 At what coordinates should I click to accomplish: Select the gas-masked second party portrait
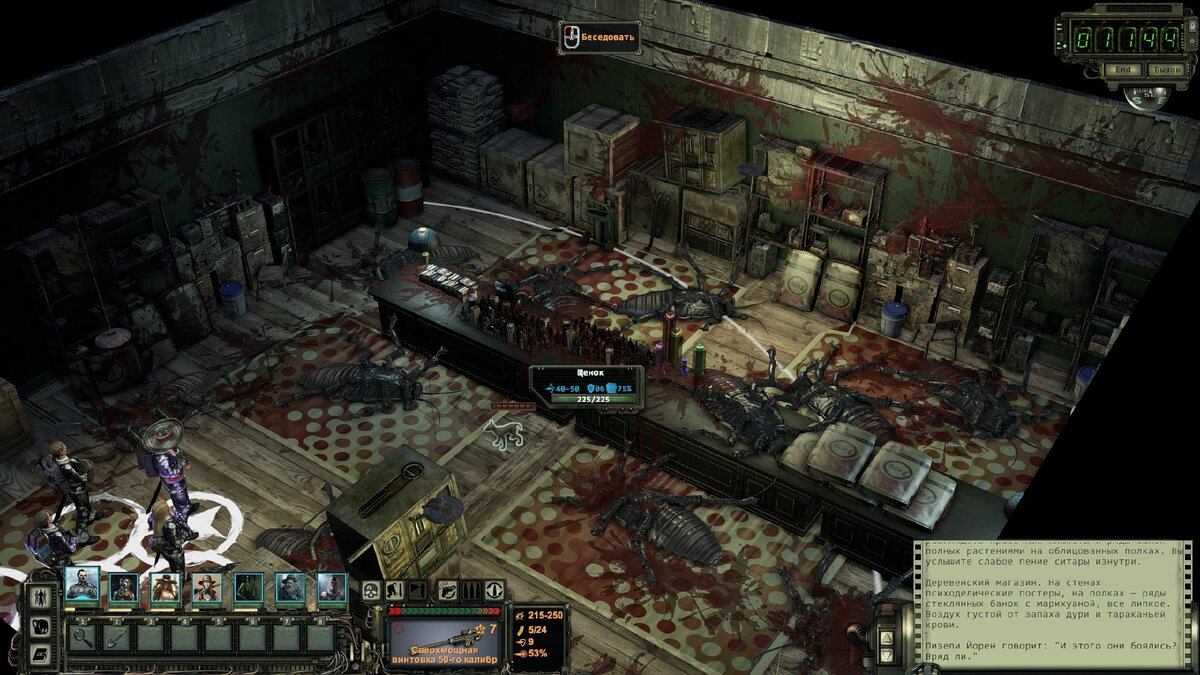click(124, 587)
